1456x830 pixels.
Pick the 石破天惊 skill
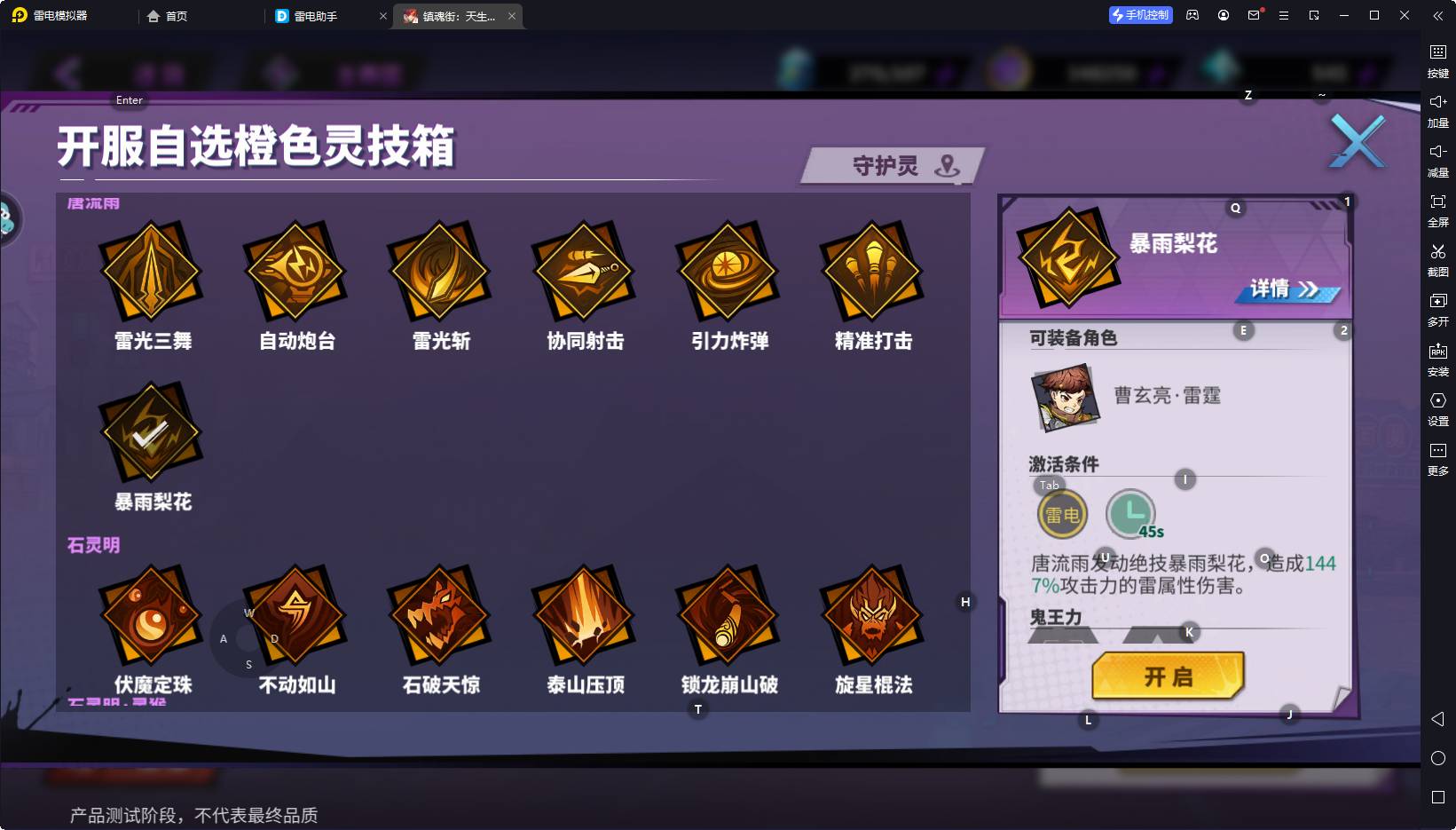(440, 615)
